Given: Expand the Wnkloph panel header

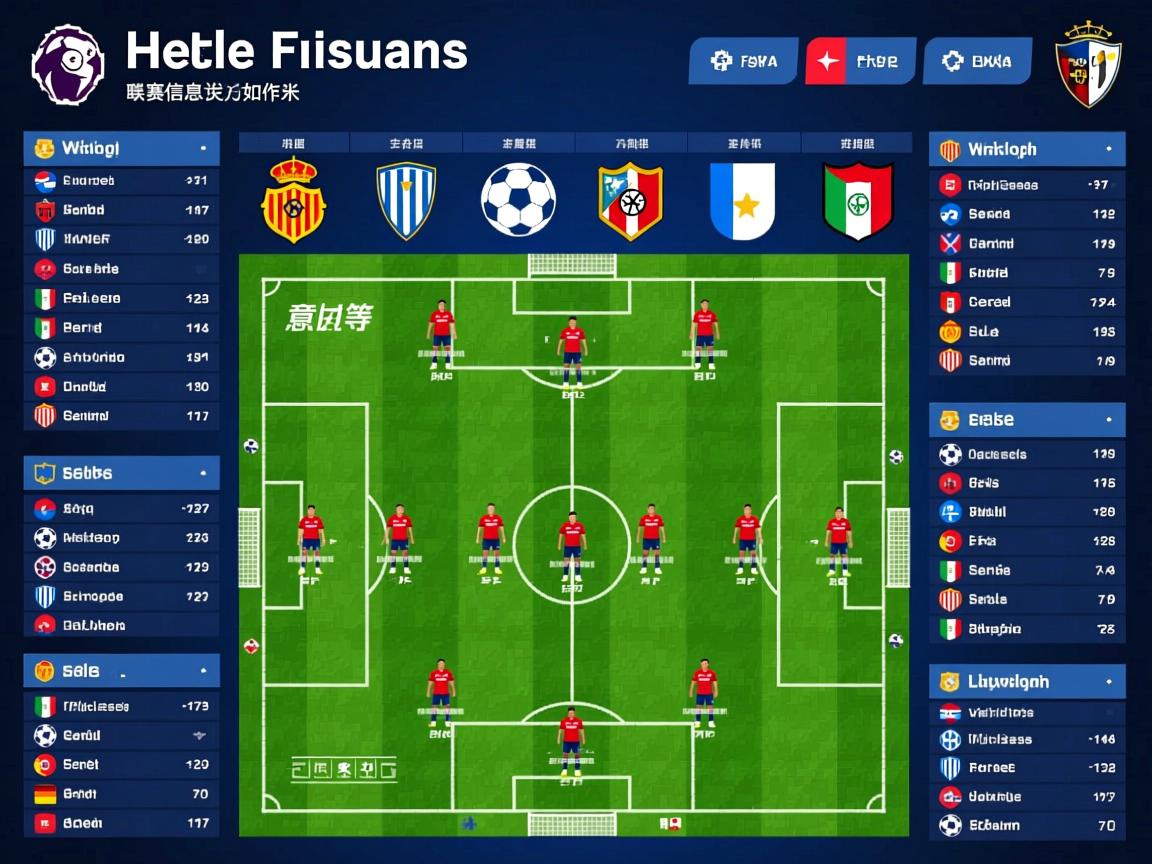Looking at the screenshot, I should click(x=1027, y=150).
